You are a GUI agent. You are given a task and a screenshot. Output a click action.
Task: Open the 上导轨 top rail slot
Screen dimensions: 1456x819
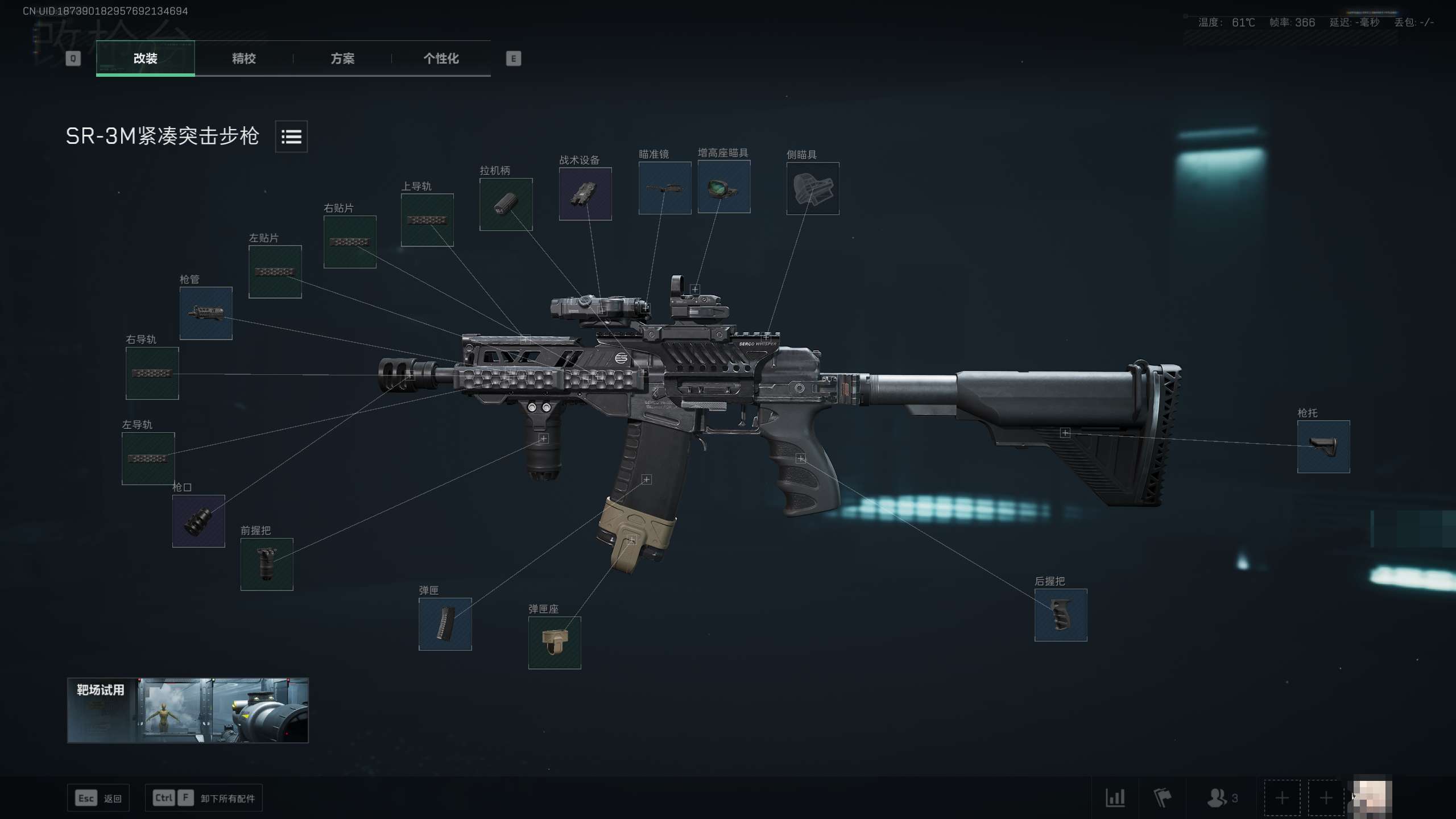[427, 220]
